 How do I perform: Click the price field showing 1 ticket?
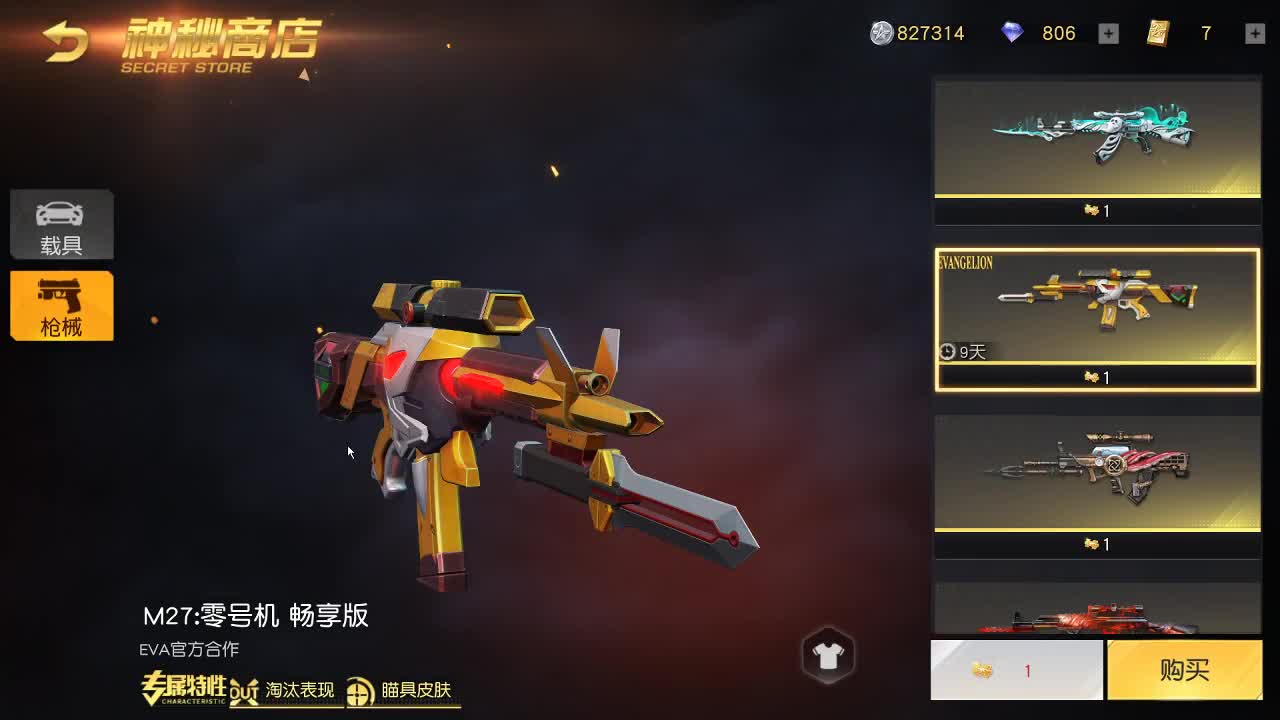tap(1015, 670)
